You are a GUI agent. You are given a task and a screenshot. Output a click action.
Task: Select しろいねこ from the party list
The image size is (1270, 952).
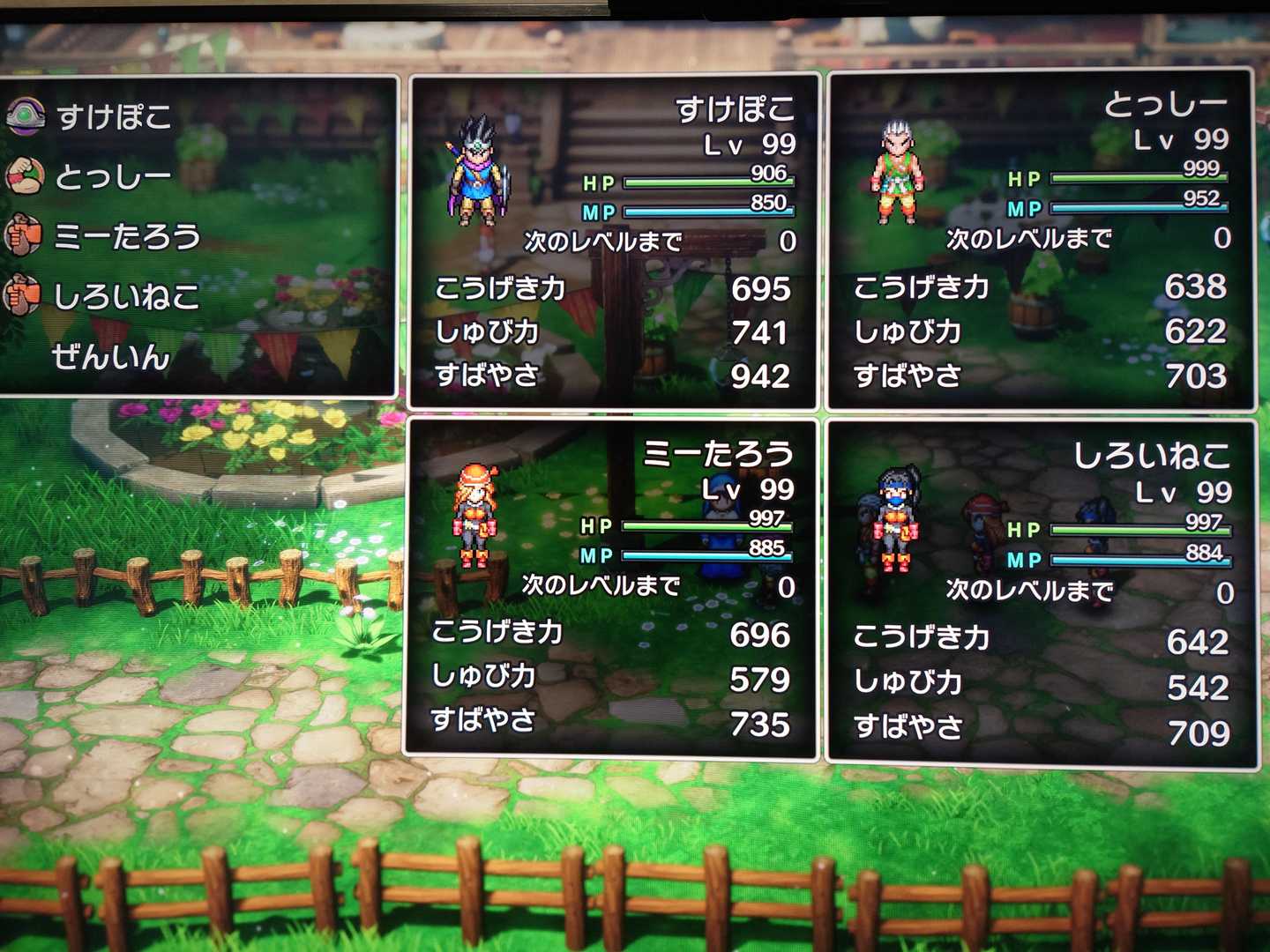(x=126, y=296)
